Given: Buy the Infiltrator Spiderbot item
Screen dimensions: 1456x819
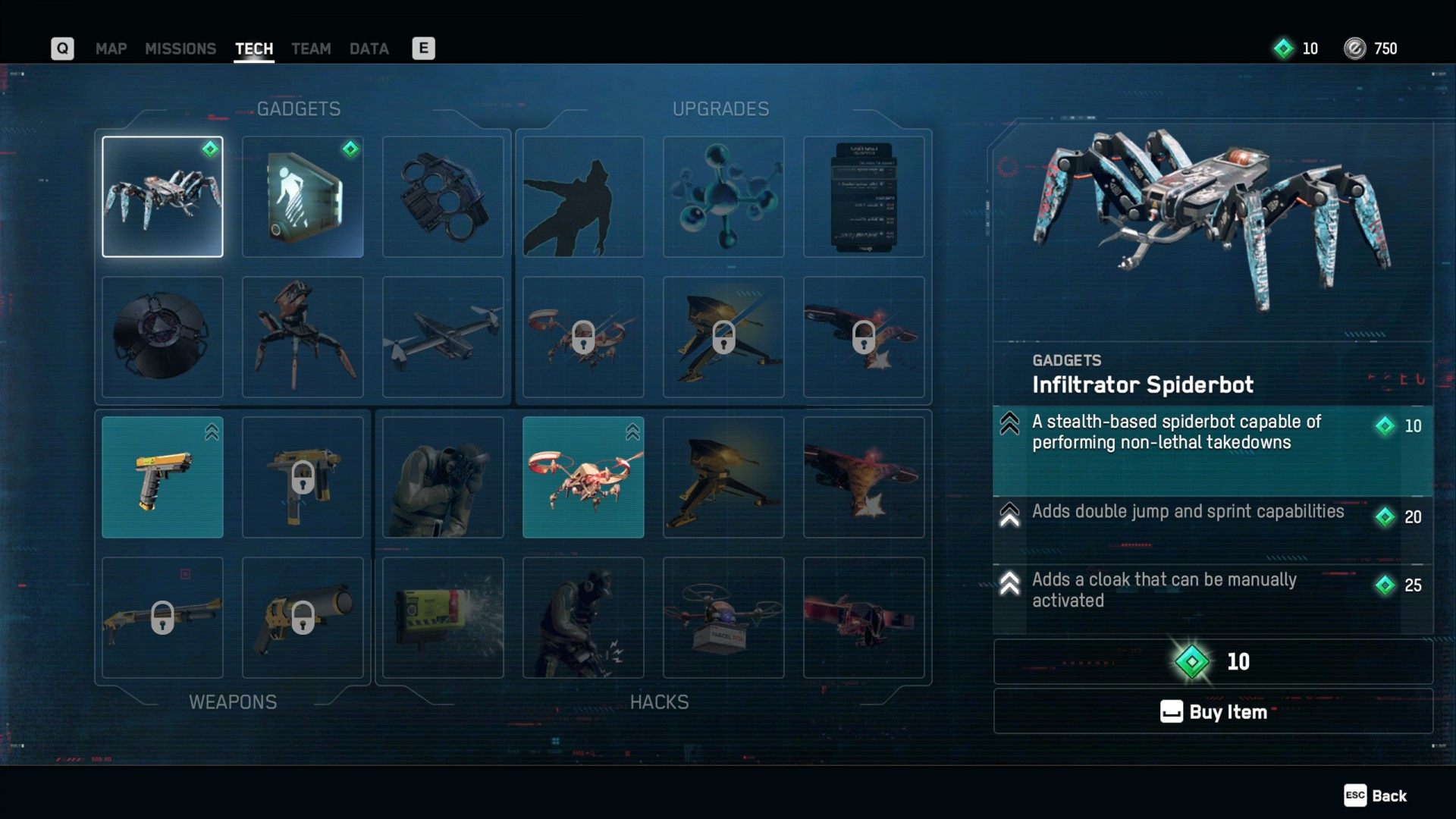Looking at the screenshot, I should click(x=1213, y=711).
